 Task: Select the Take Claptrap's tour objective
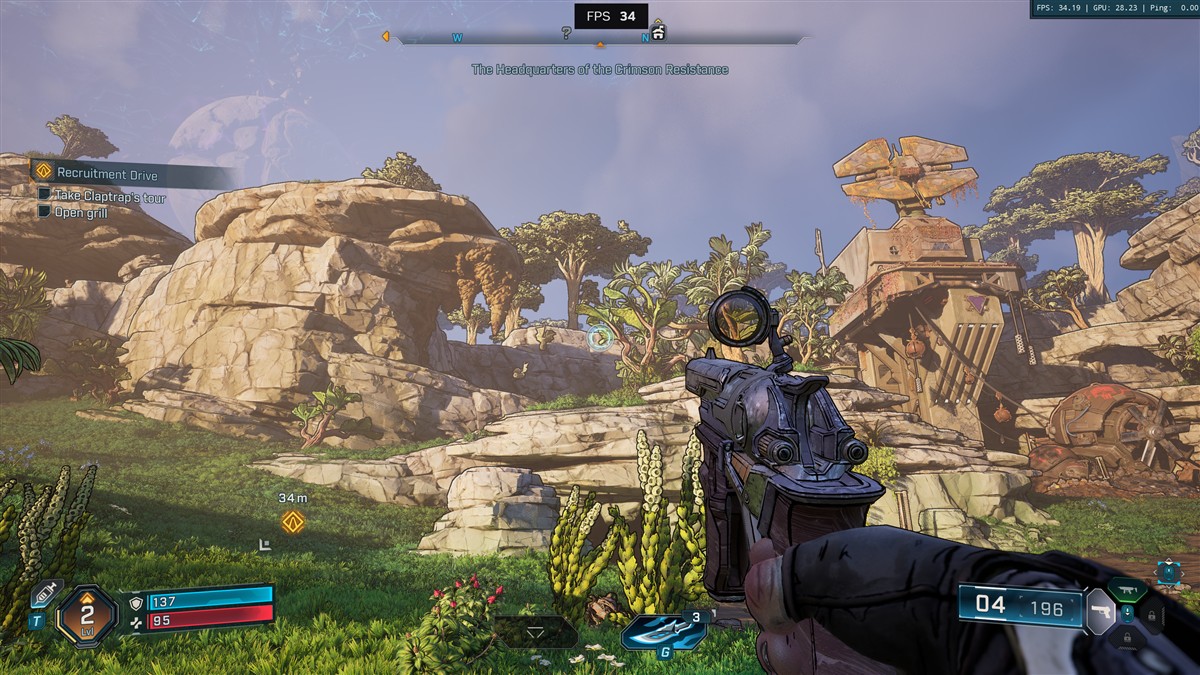(110, 197)
